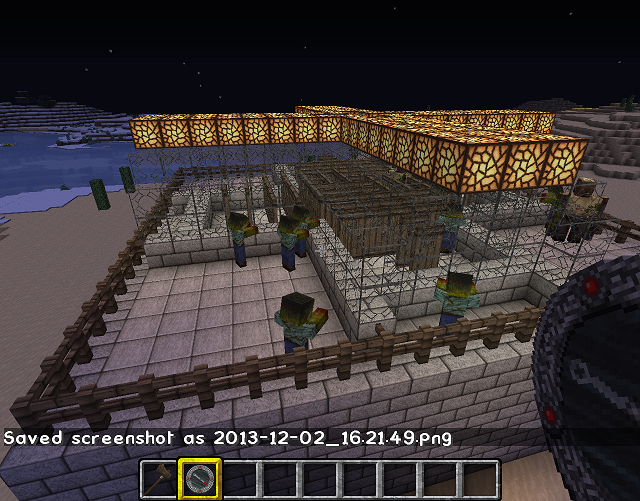Select the axe in the hotbar

tap(157, 480)
